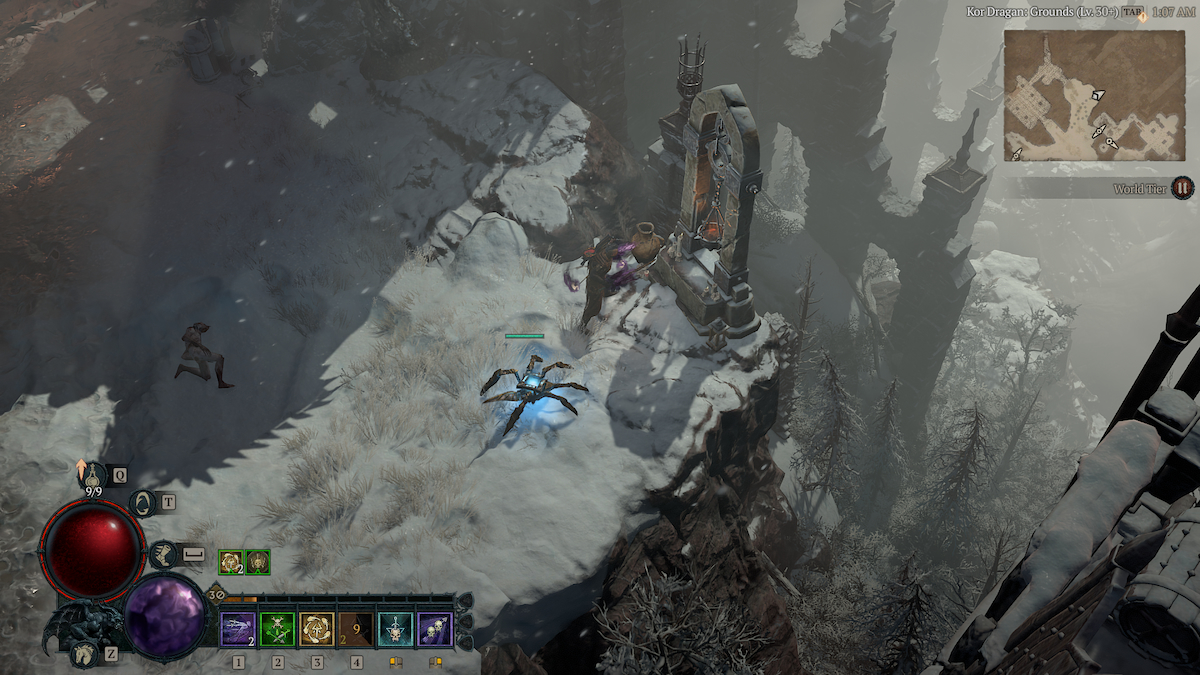The width and height of the screenshot is (1200, 675).
Task: Use the golden swirling bones skill
Action: click(x=317, y=630)
